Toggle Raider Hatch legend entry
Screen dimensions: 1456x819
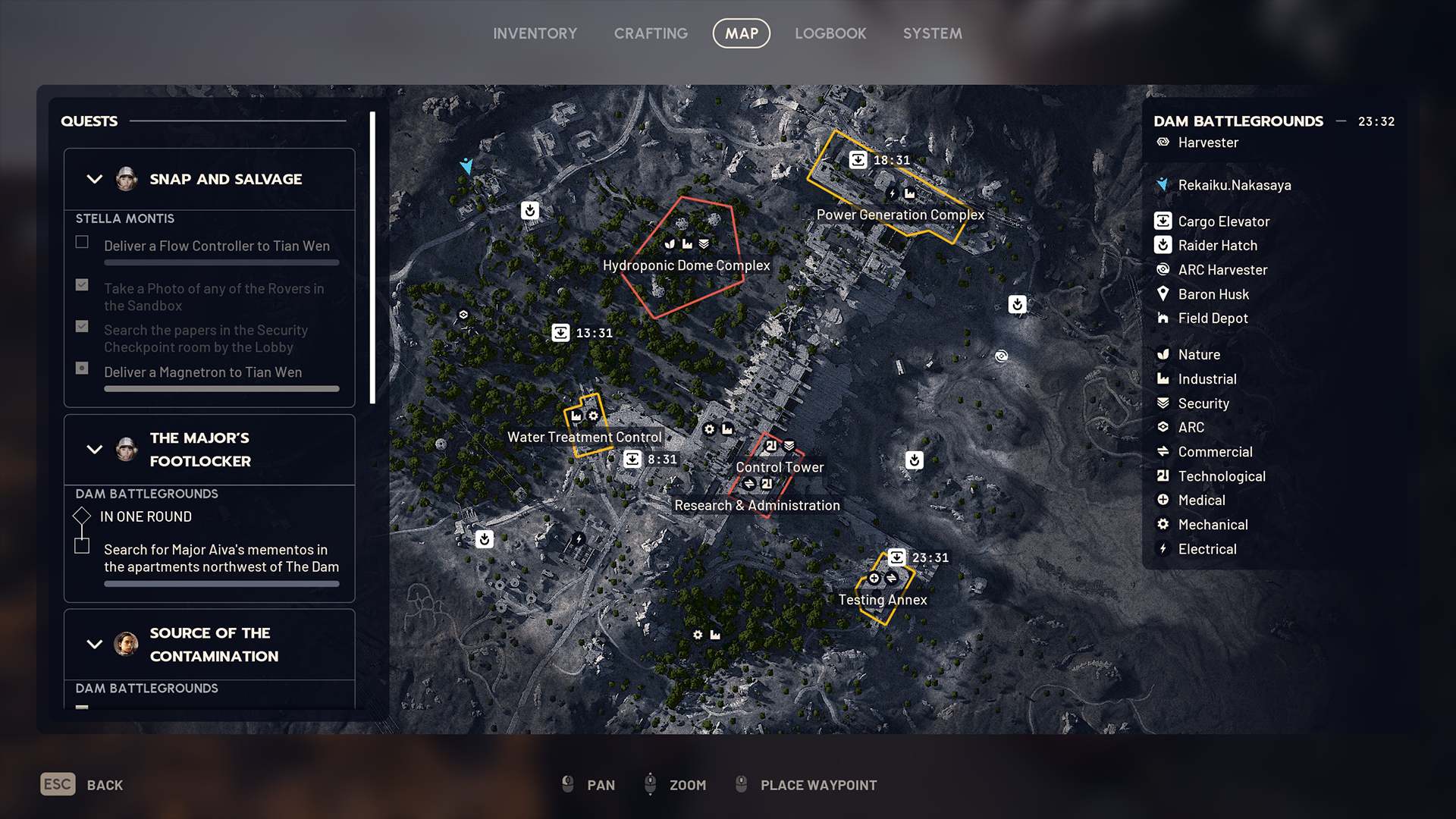pyautogui.click(x=1216, y=246)
